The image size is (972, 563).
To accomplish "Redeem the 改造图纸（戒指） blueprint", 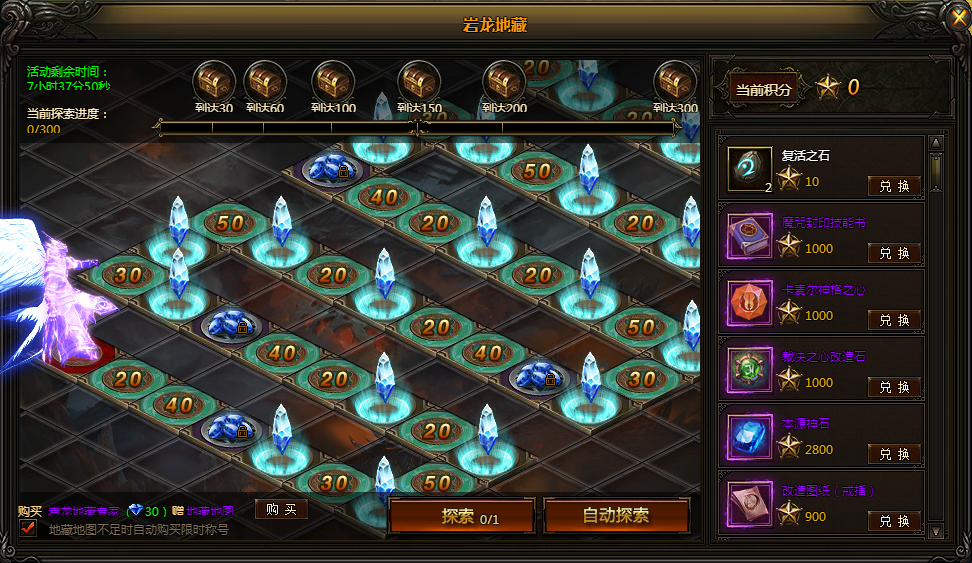I will pos(894,521).
